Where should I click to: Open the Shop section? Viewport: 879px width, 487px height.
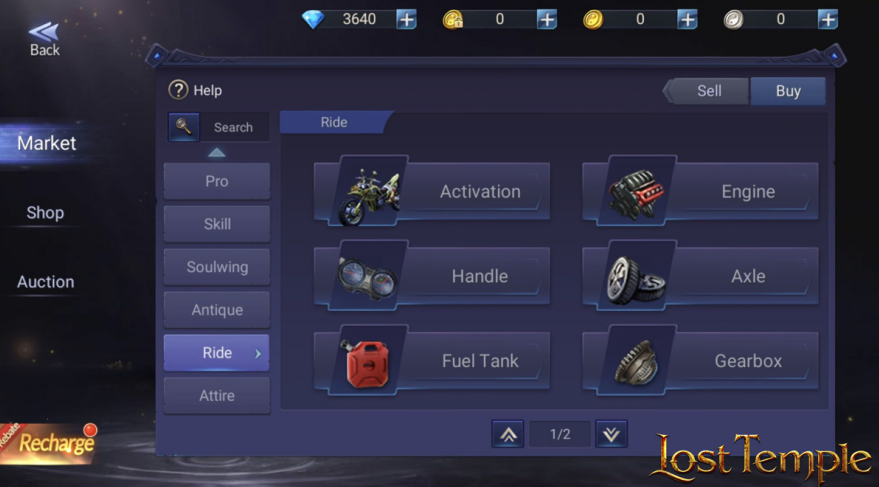(45, 213)
